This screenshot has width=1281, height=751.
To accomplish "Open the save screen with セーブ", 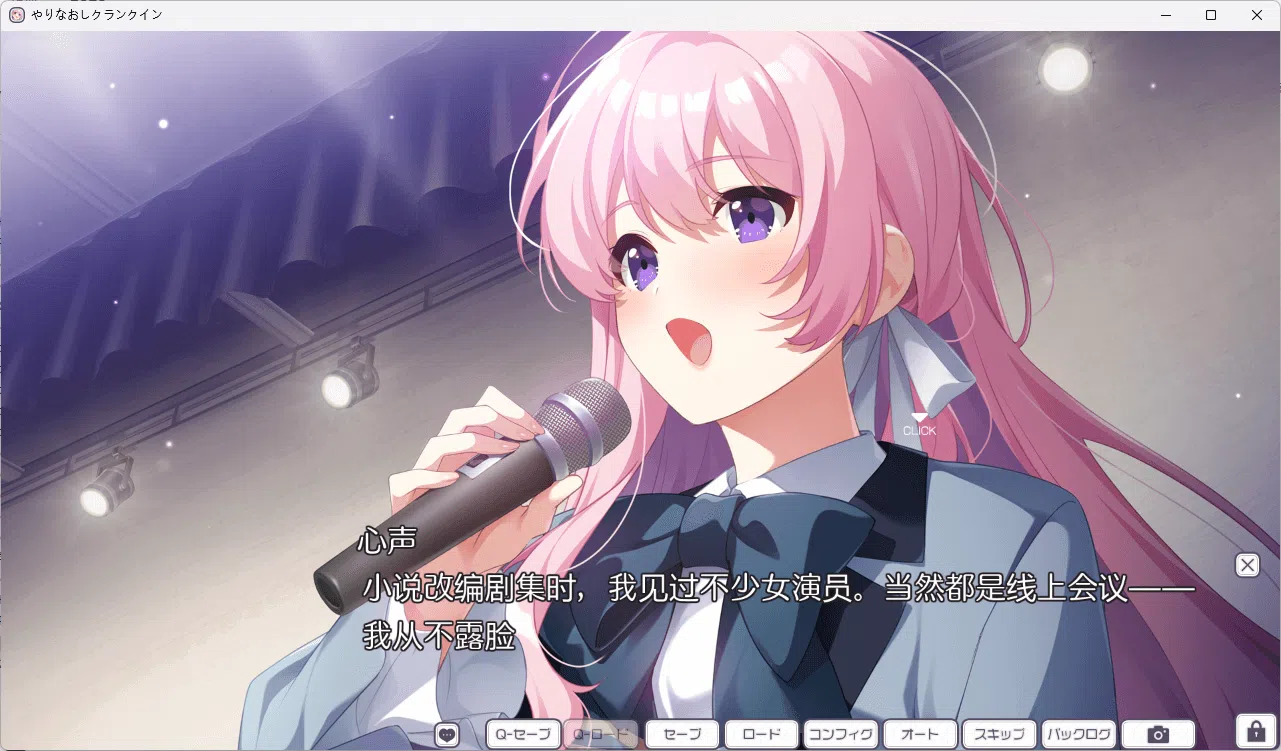I will click(681, 733).
